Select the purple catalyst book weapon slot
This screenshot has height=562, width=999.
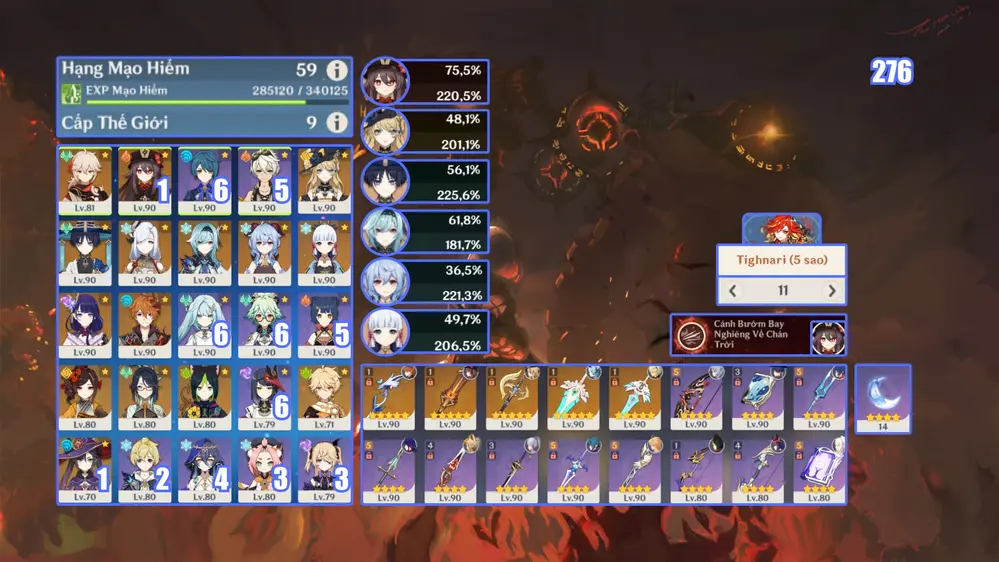click(820, 469)
